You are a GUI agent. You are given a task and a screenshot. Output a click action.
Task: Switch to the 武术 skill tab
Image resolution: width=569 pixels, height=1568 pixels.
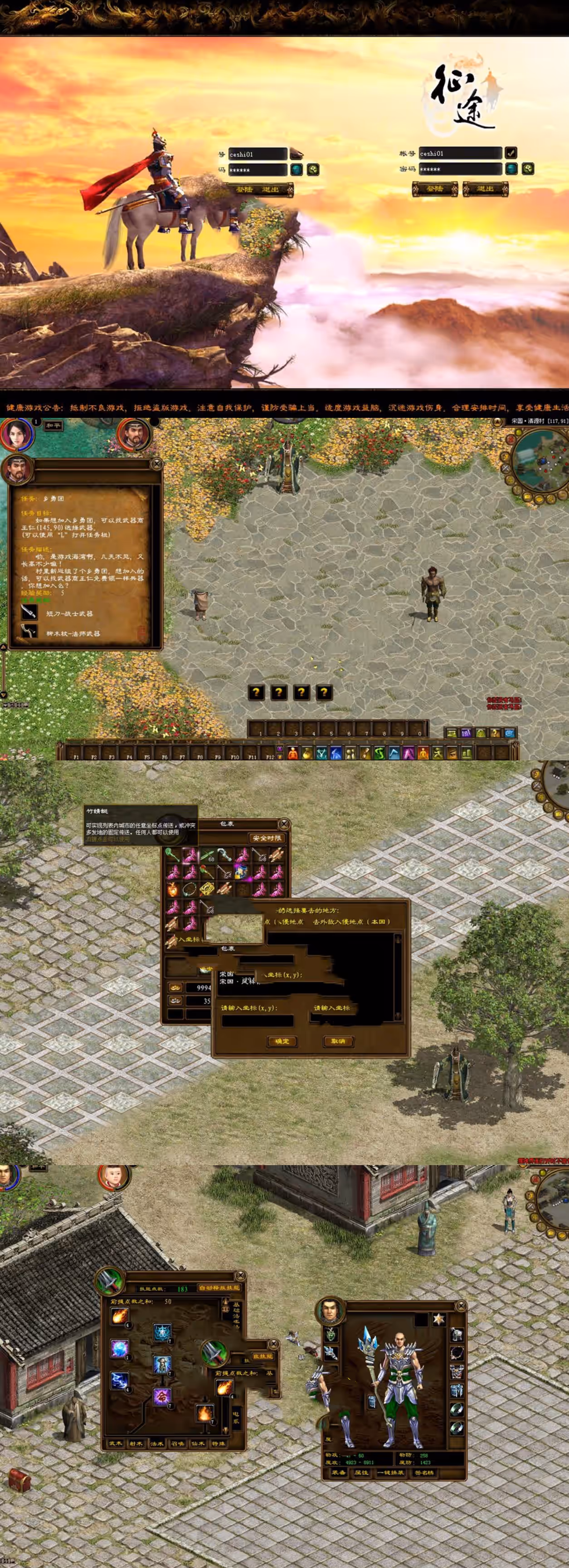[x=116, y=1443]
